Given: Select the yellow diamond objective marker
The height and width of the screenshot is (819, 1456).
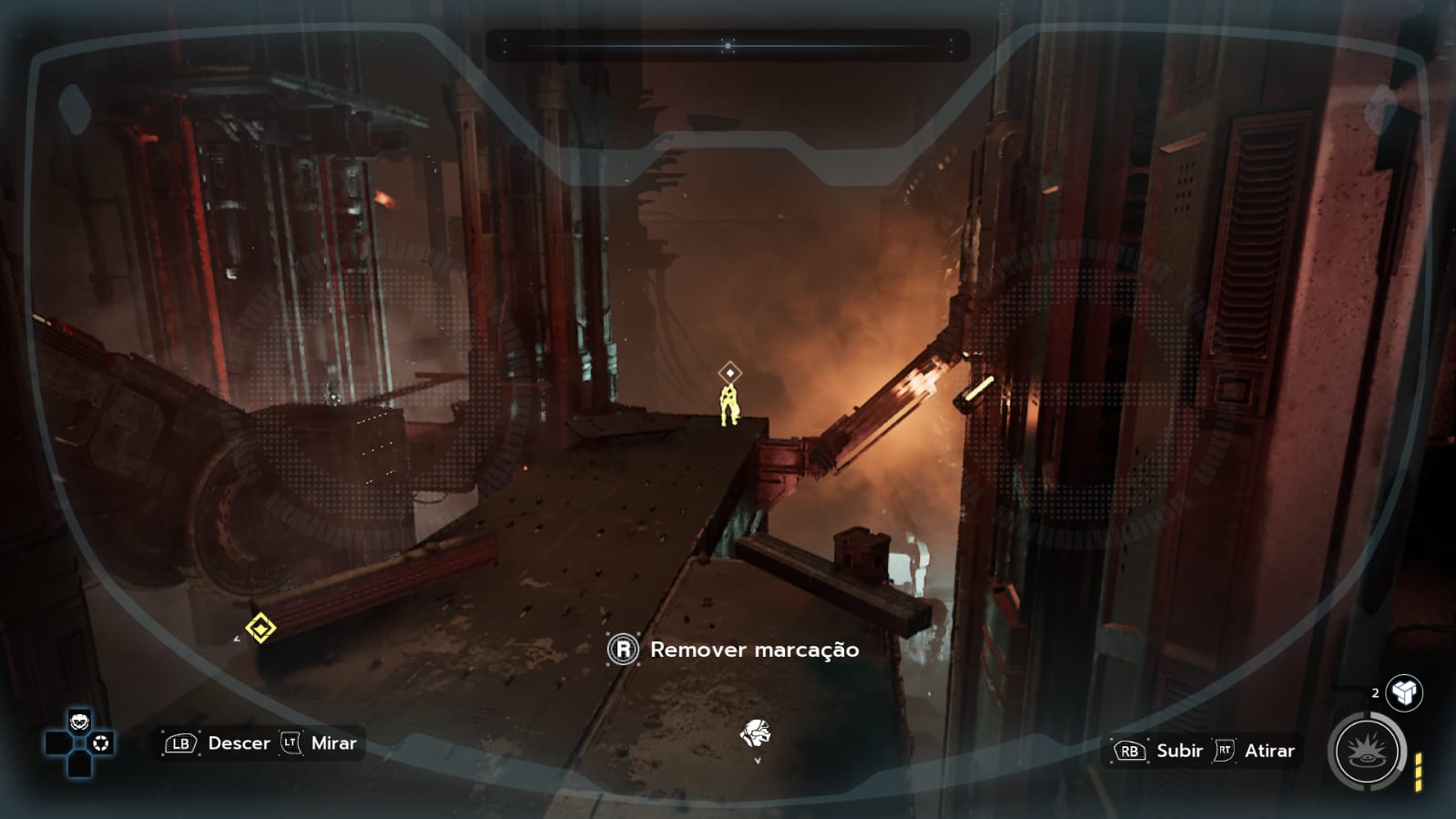Looking at the screenshot, I should click(260, 629).
